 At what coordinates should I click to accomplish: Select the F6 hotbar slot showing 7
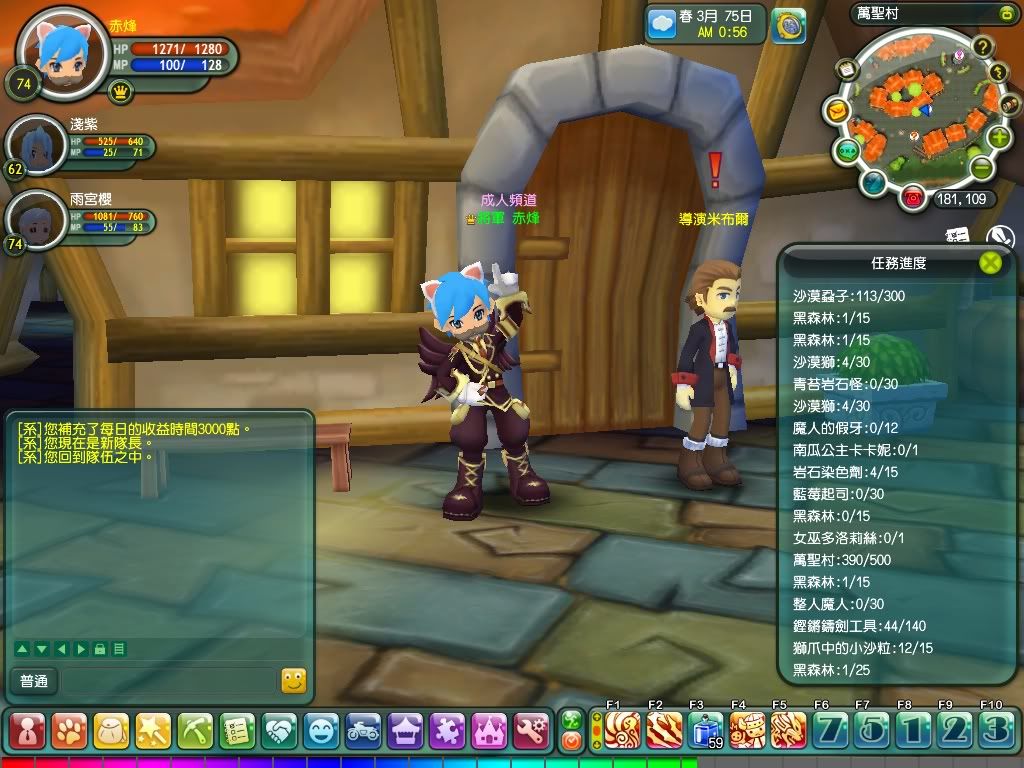pos(828,731)
